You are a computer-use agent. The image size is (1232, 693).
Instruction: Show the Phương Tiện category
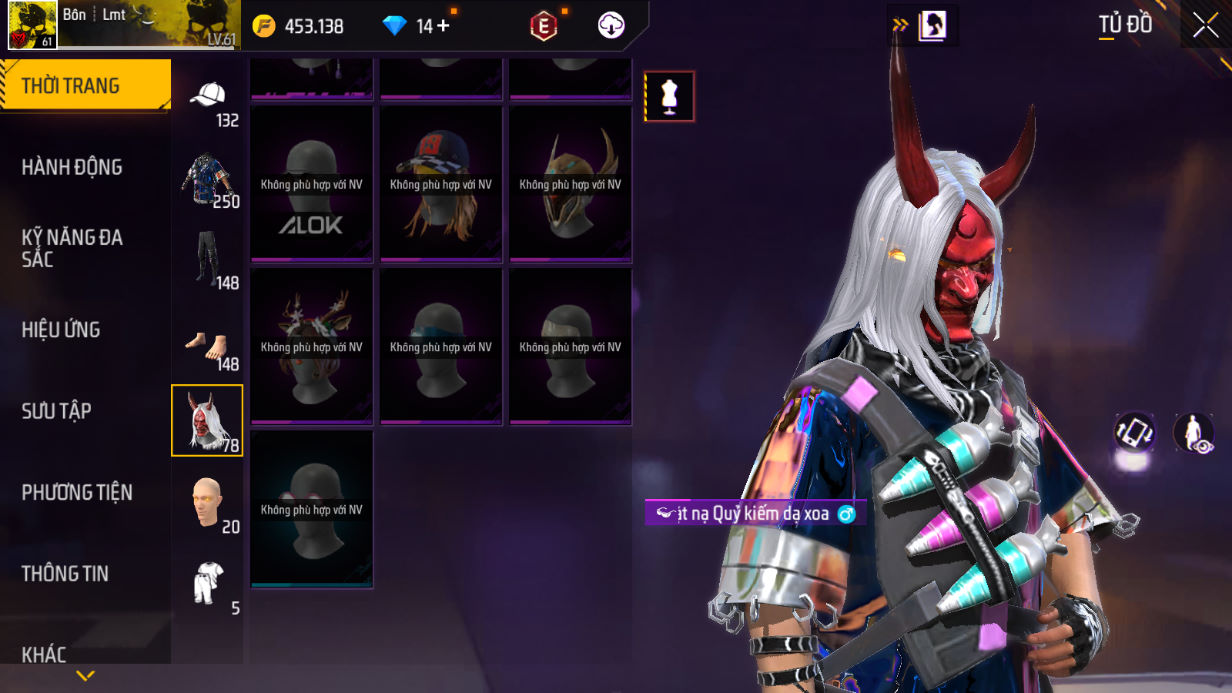tap(77, 492)
